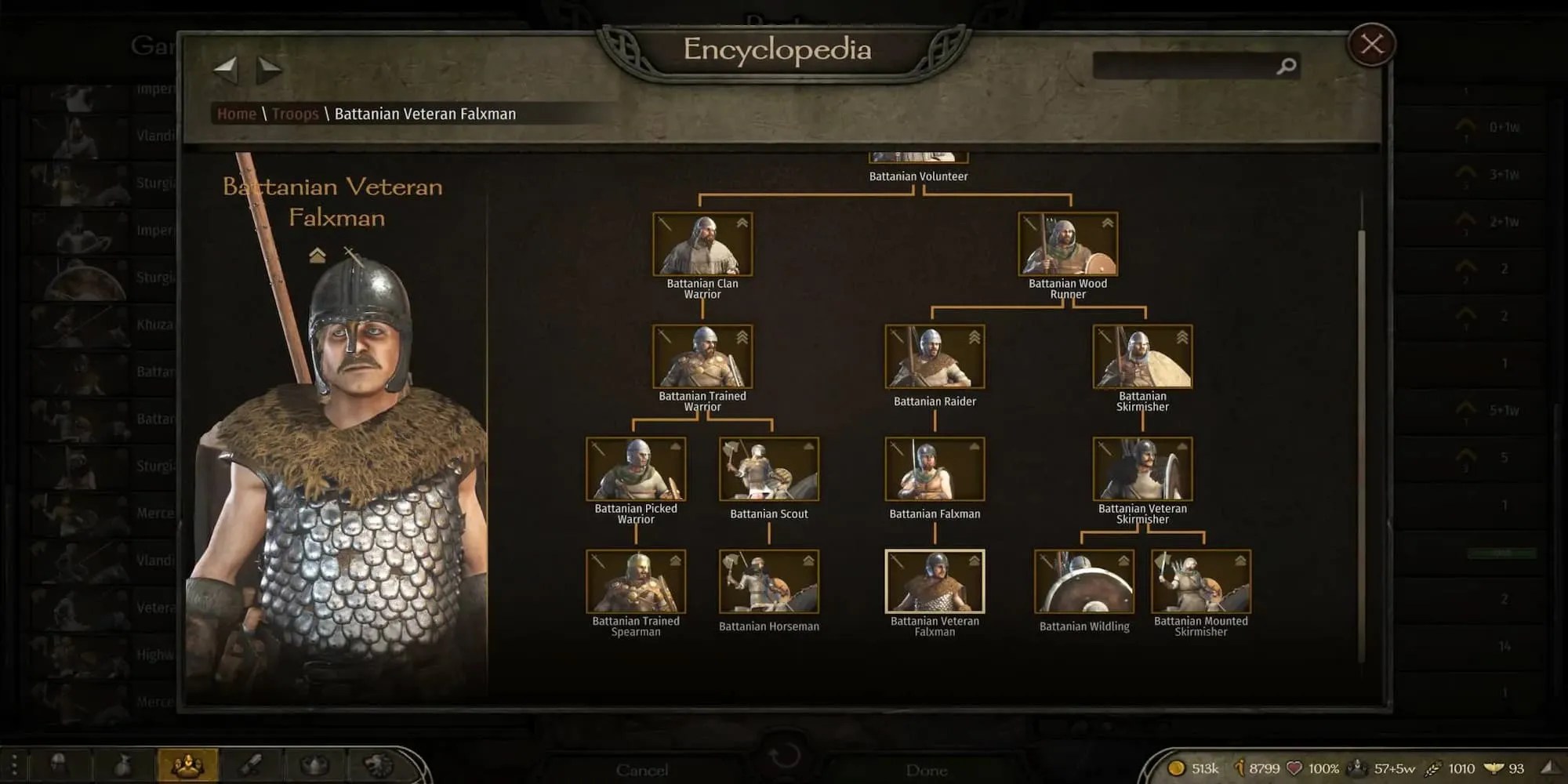
Task: Select the Troops breadcrumb link
Action: click(296, 114)
